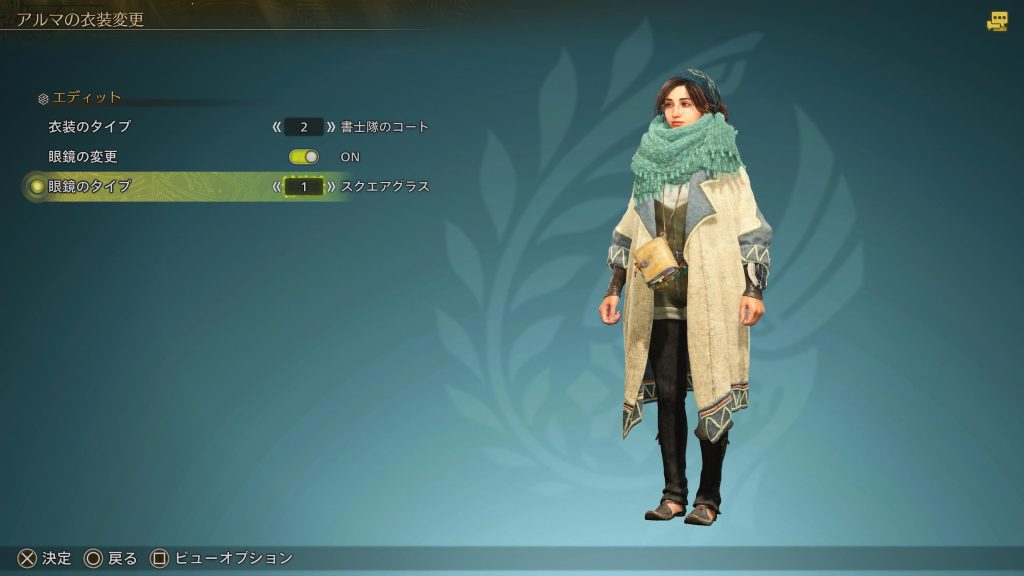The width and height of the screenshot is (1024, 576).
Task: Select the 衣装のタイプ row
Action: click(x=90, y=127)
